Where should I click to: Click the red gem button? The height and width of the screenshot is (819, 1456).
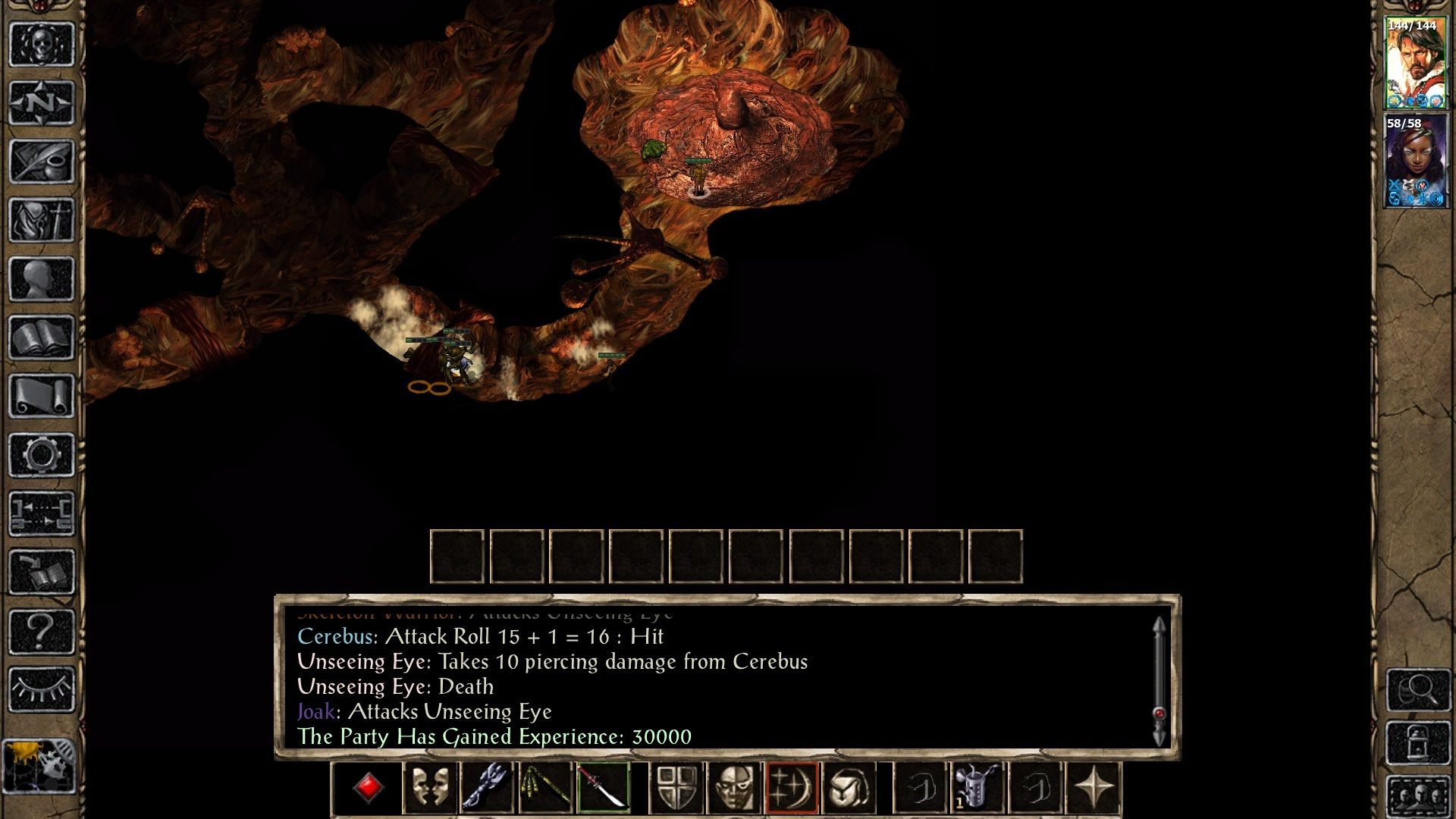coord(369,788)
